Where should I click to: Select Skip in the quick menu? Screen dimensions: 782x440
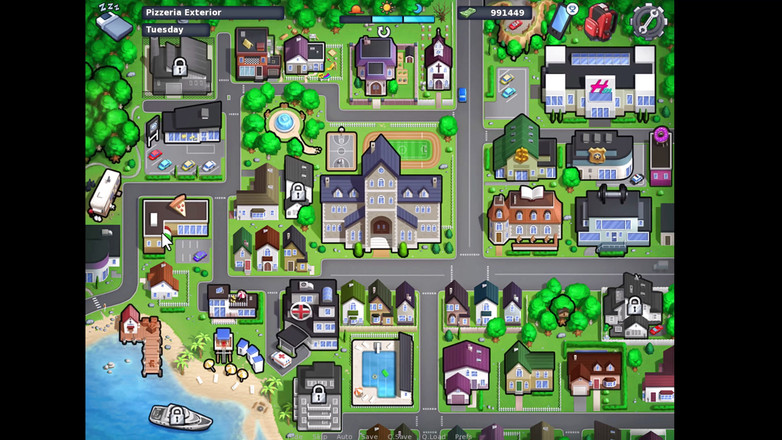[x=320, y=436]
